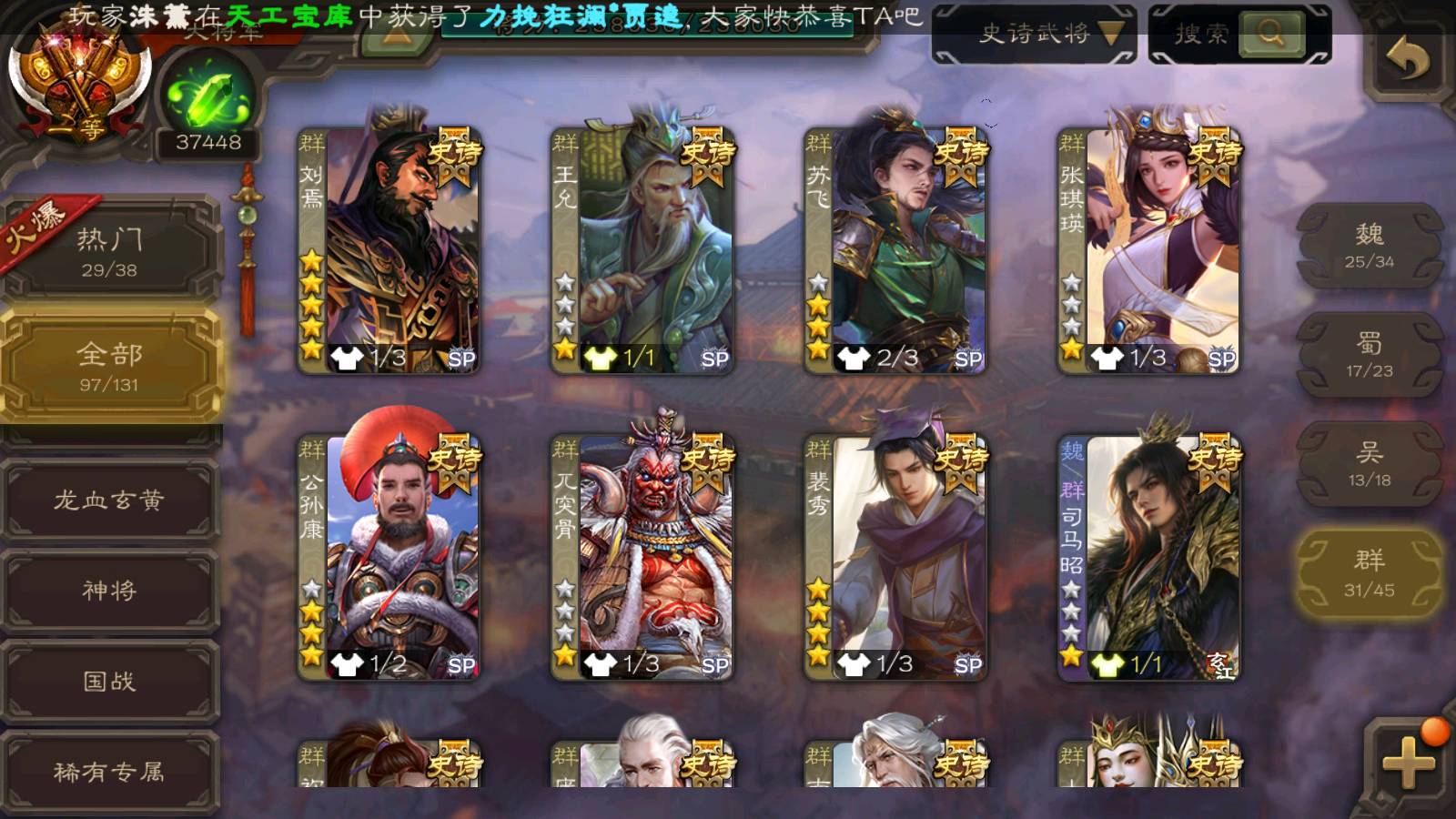Open the 史诗武将 filter dropdown
Image resolution: width=1456 pixels, height=819 pixels.
(x=1035, y=35)
